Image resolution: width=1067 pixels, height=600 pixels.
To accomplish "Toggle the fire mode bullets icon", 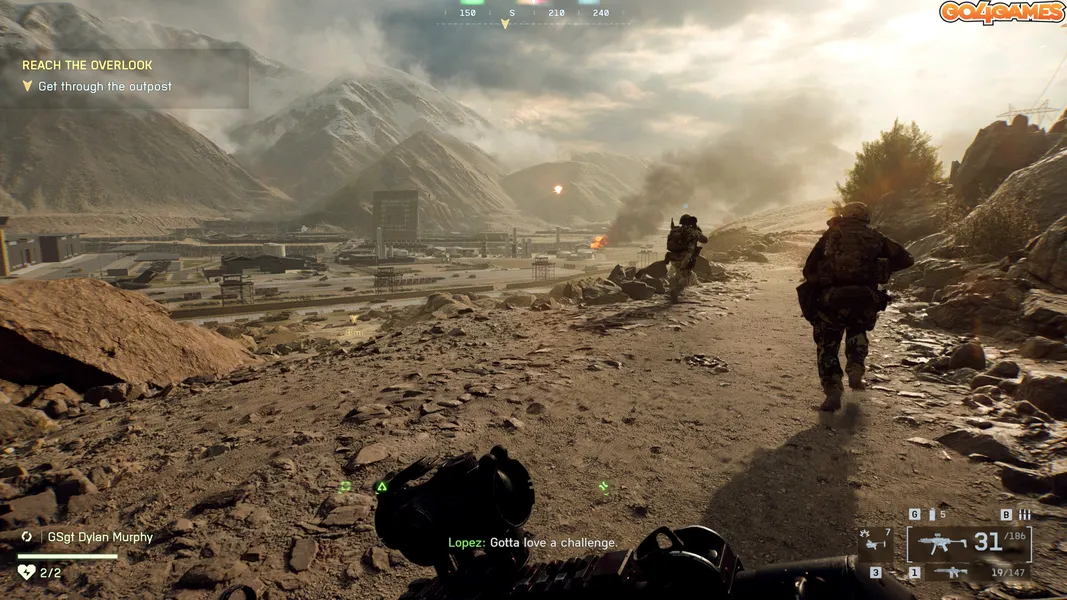I will [x=1023, y=515].
